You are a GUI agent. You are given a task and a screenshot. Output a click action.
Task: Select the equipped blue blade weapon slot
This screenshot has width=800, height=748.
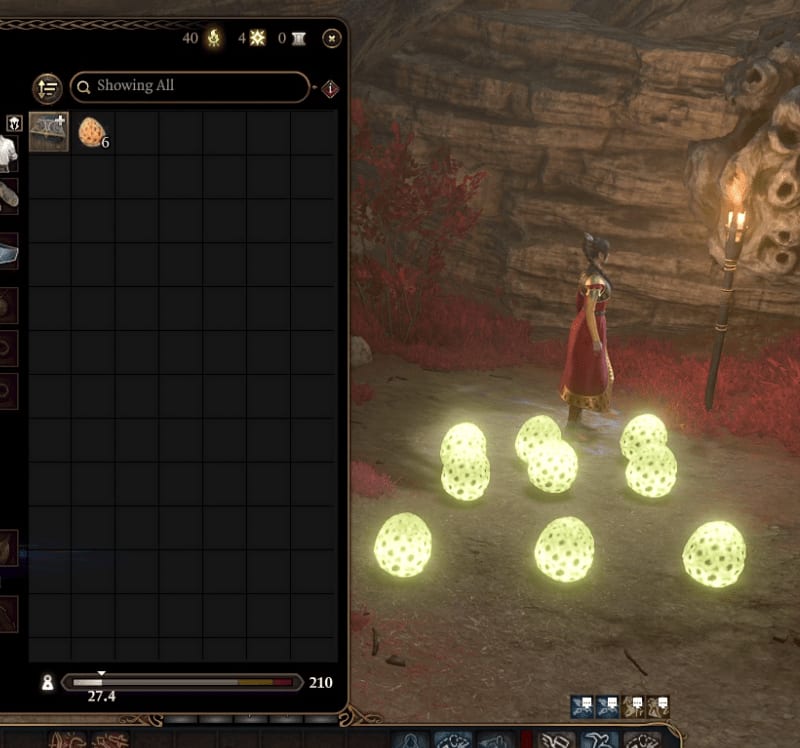8,252
